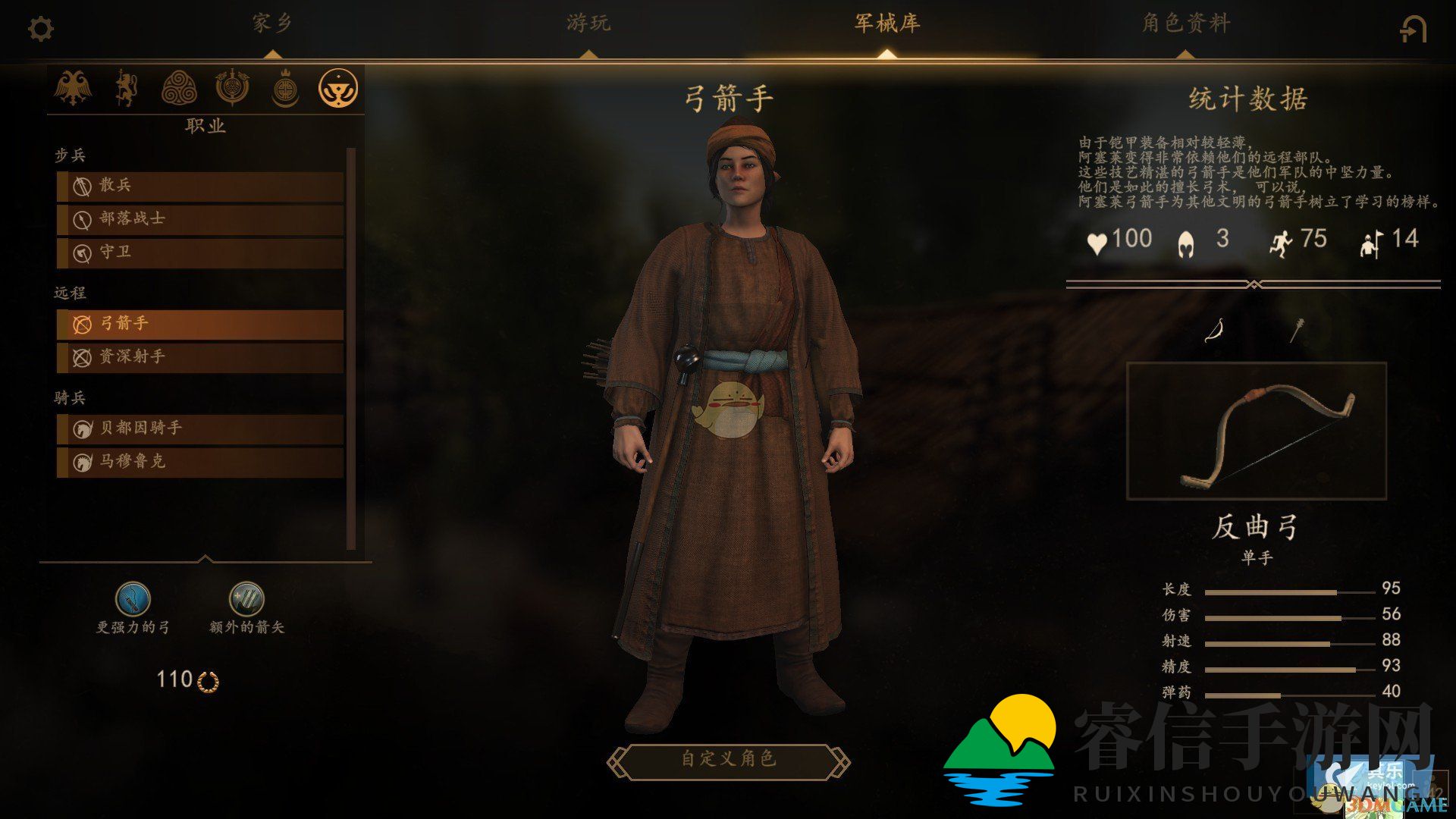This screenshot has width=1456, height=819.
Task: Select the rampant lion faction emblem
Action: pos(126,87)
